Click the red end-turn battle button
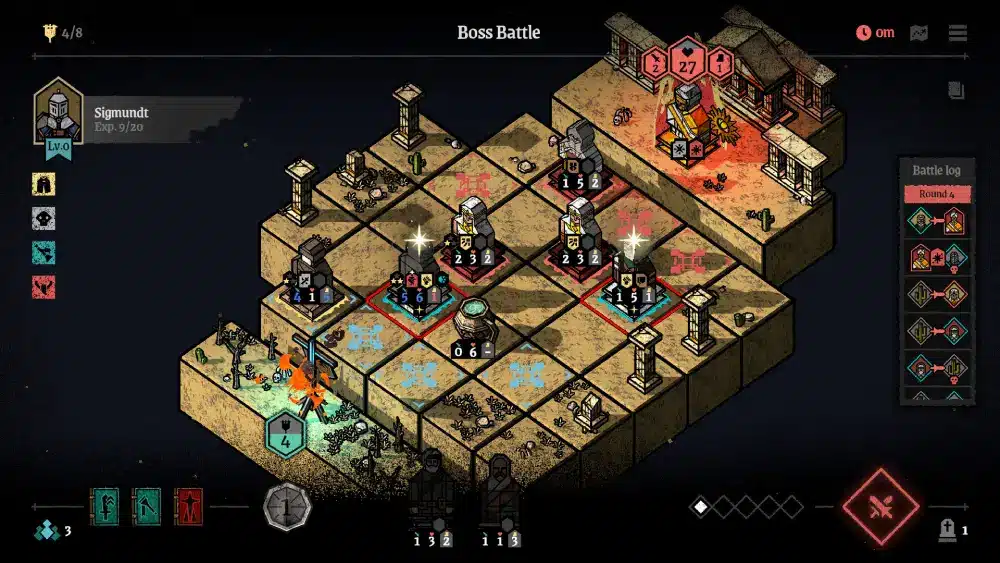The width and height of the screenshot is (1000, 563). tap(880, 506)
